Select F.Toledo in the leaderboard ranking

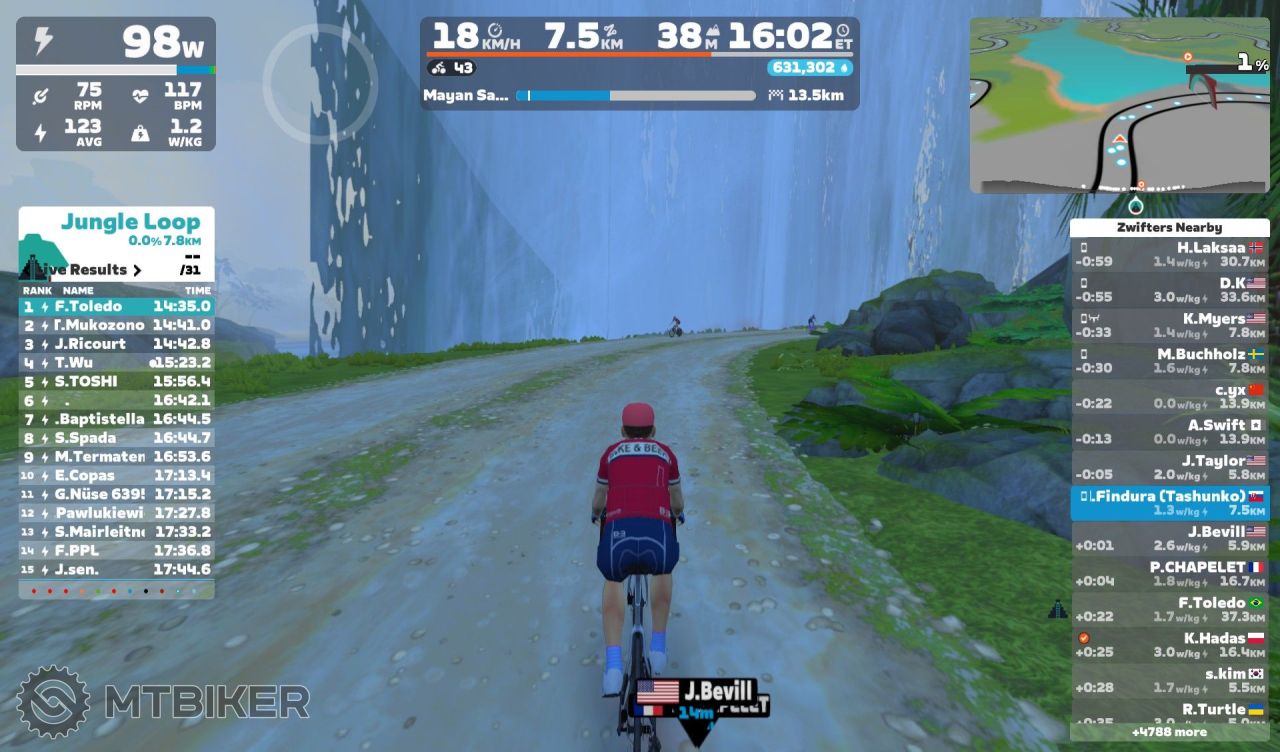116,306
